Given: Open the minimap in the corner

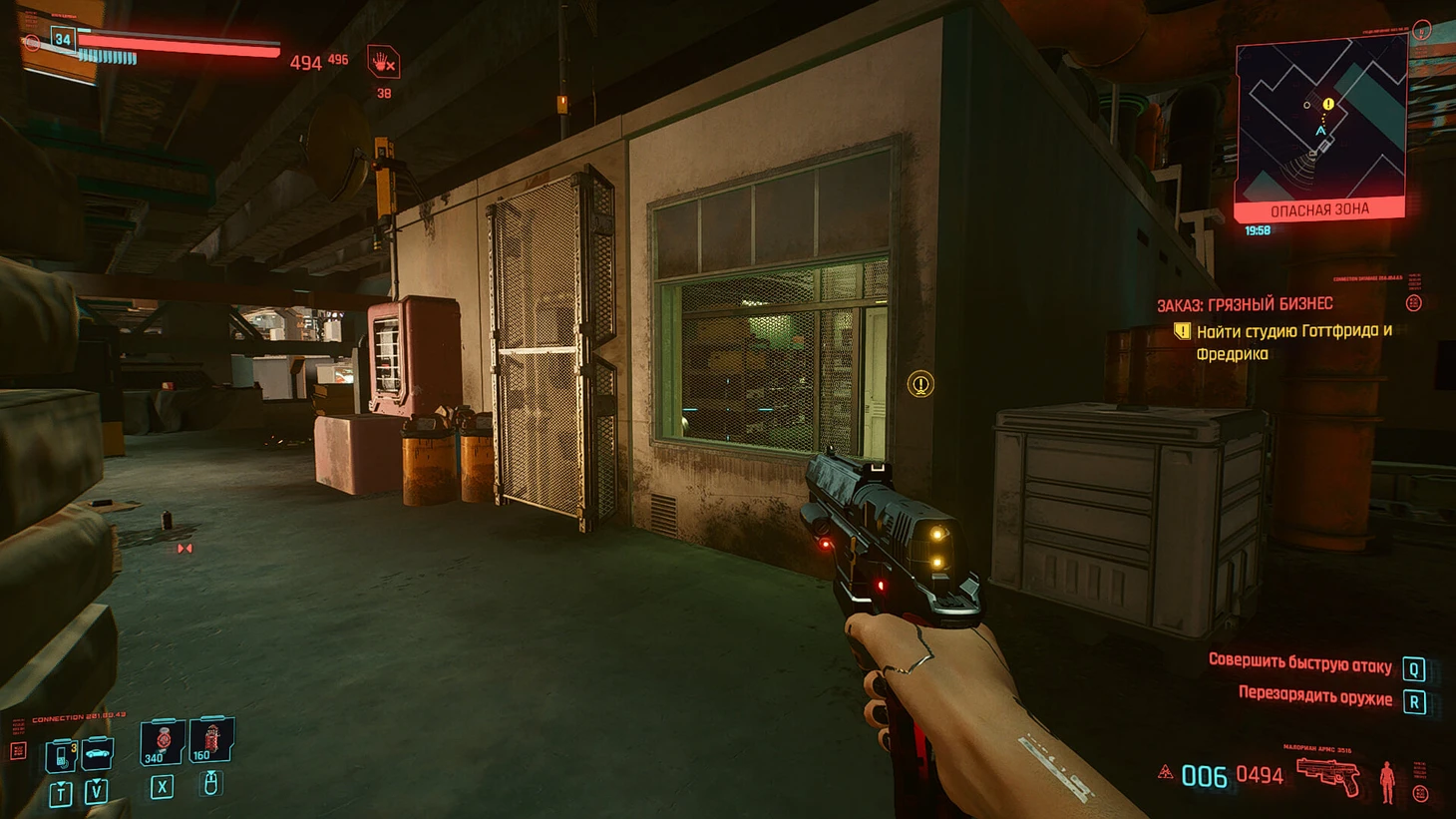Looking at the screenshot, I should (1320, 122).
